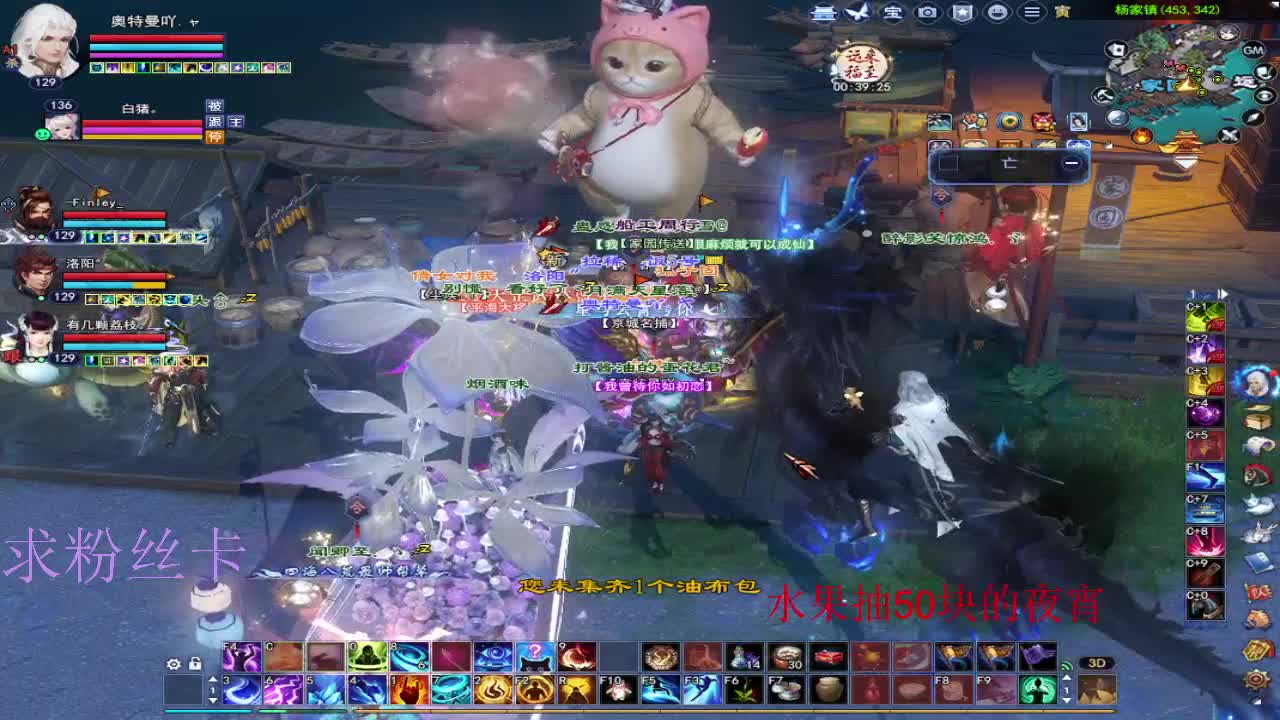Click the up arrow on the hotbar page stepper

click(x=213, y=678)
